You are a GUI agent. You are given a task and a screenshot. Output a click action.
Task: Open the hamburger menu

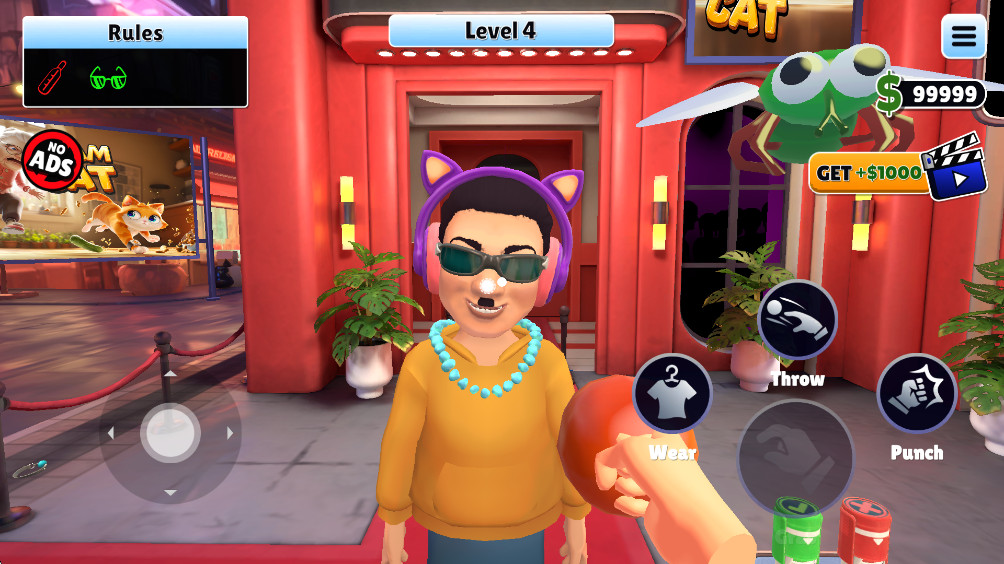(x=963, y=37)
